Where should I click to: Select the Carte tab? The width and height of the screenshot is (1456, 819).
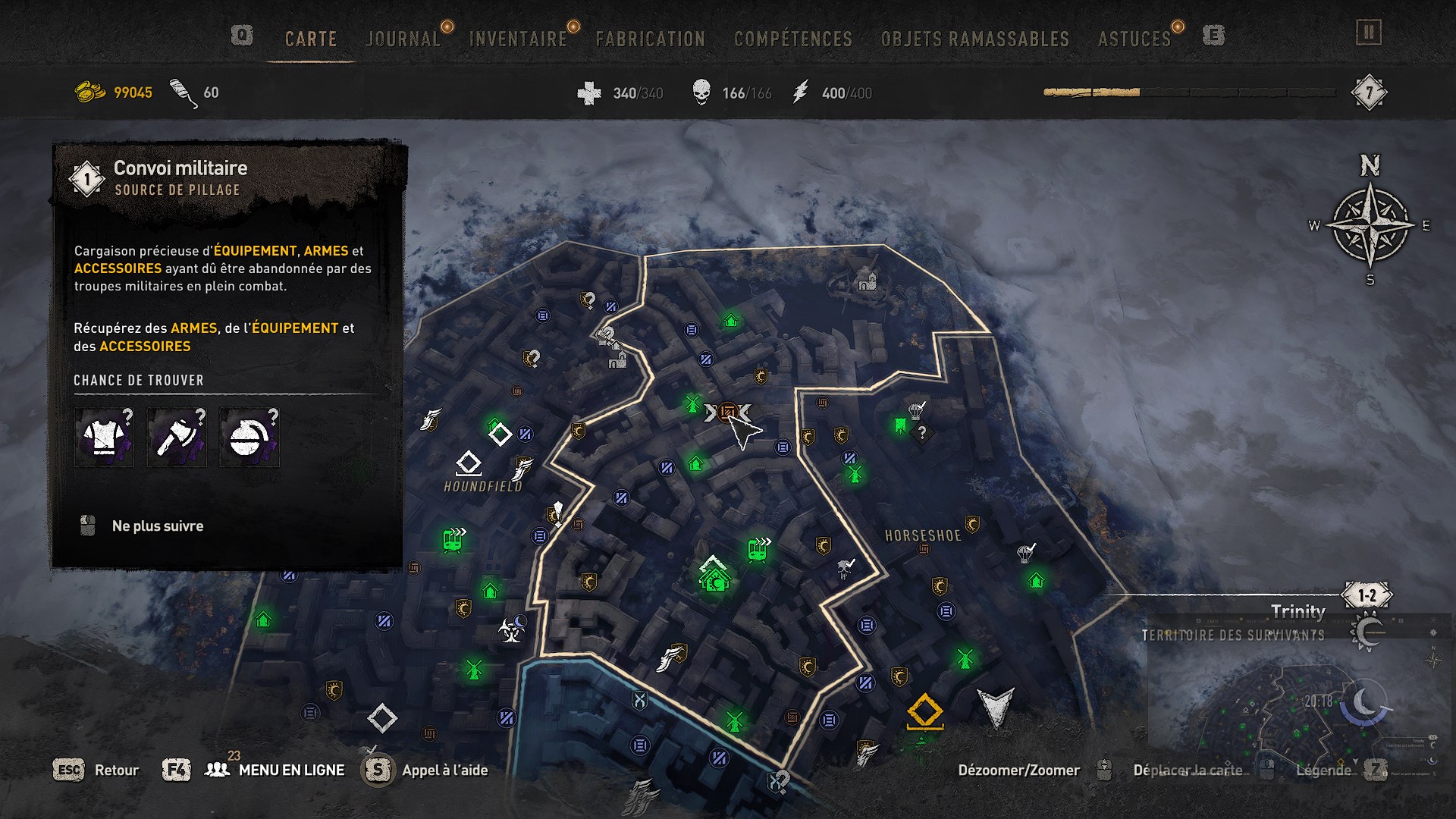[x=310, y=39]
